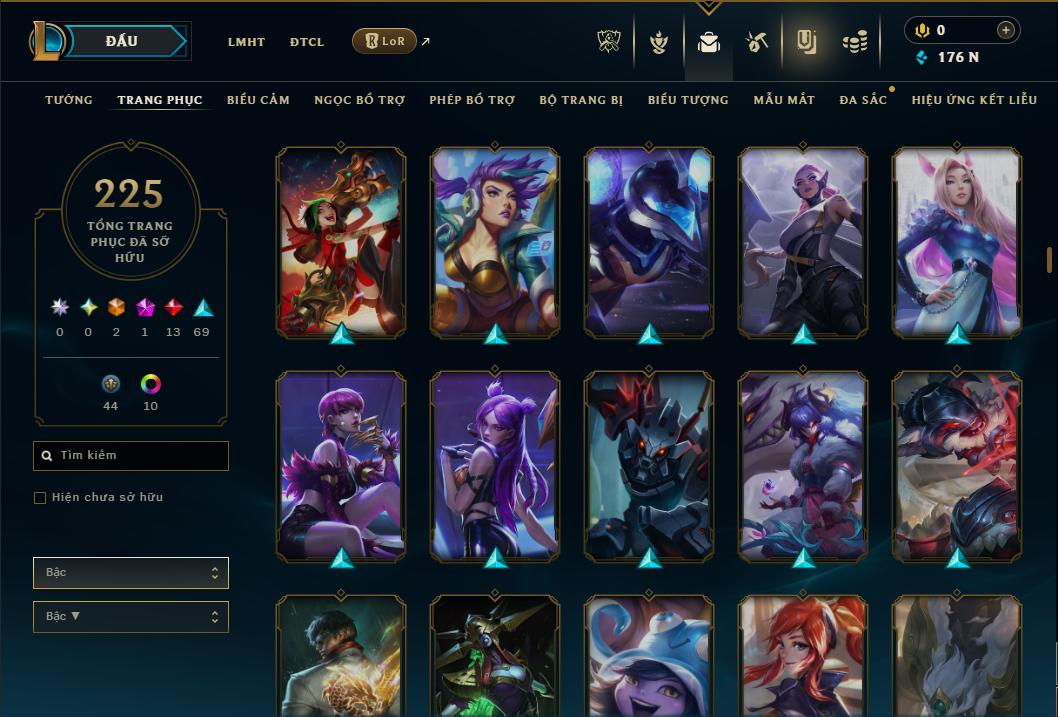
Task: Open the MẪU MẮT tab
Action: click(784, 100)
